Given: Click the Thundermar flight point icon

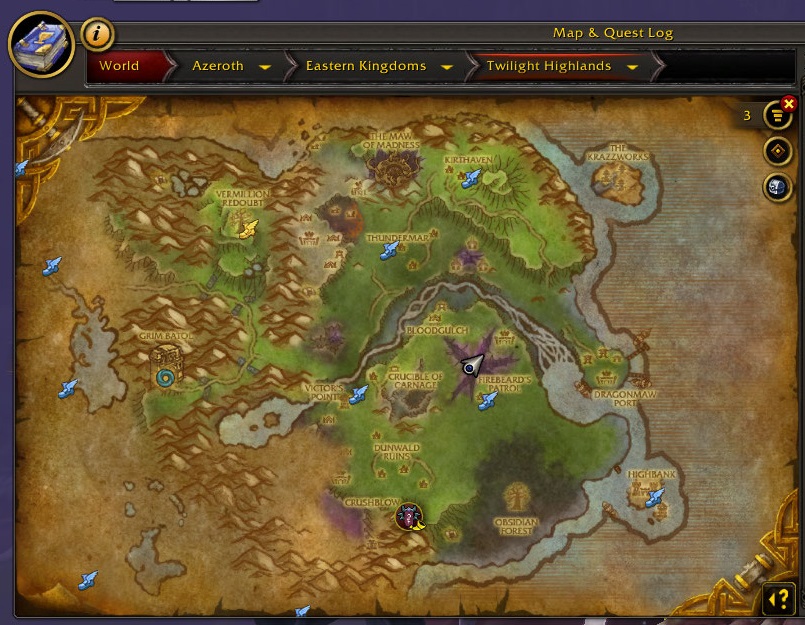Looking at the screenshot, I should [390, 250].
